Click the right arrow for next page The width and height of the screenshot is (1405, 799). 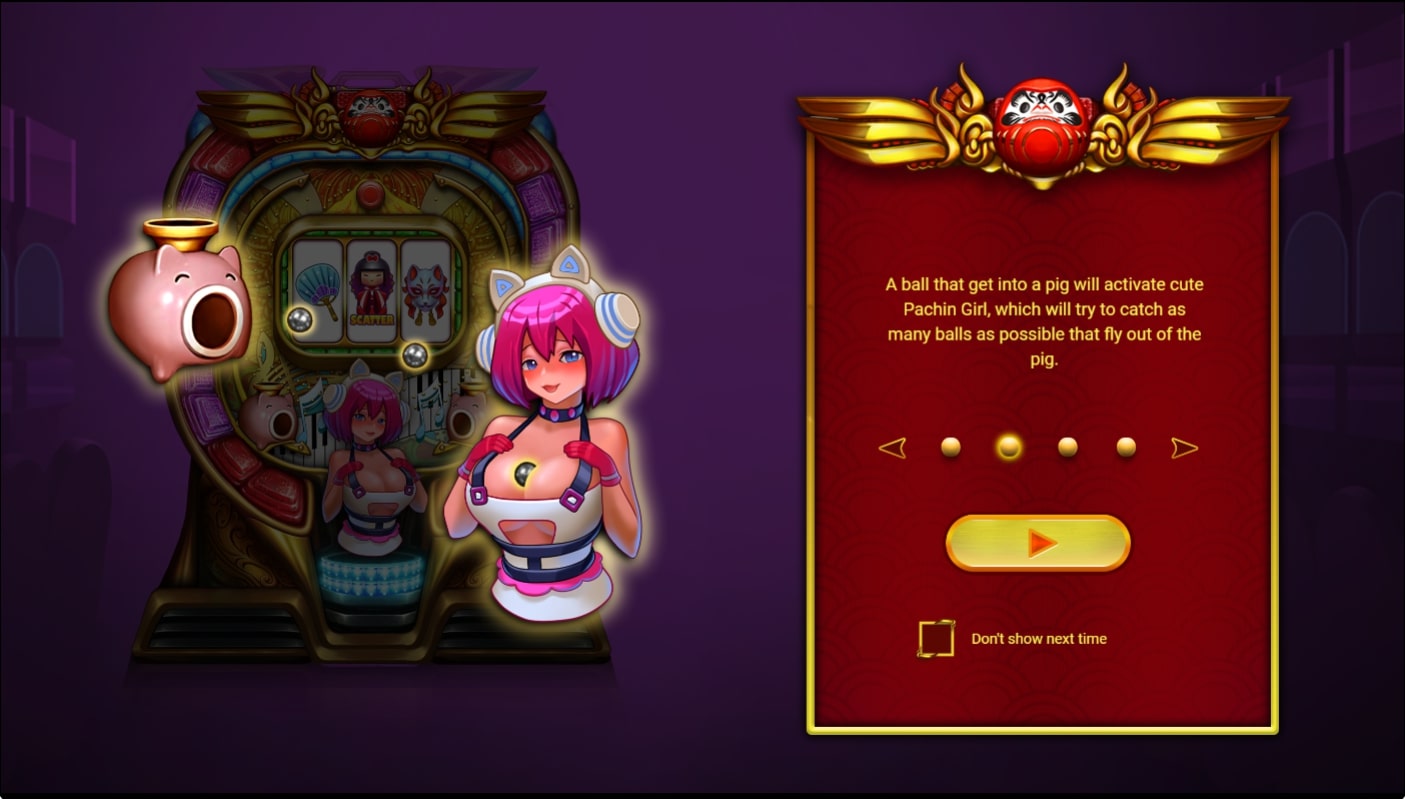coord(1186,447)
